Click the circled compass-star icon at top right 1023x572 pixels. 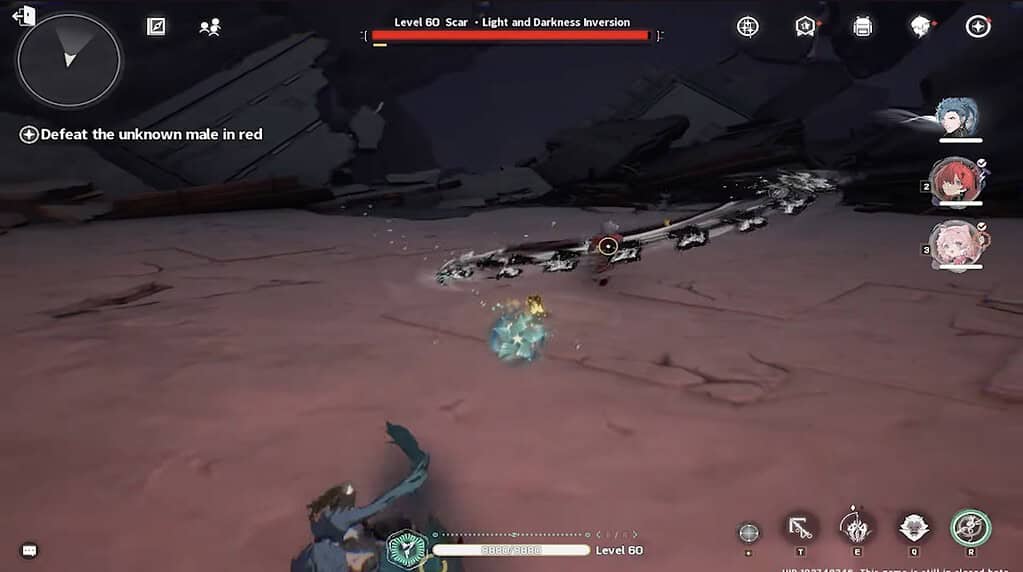[x=978, y=27]
